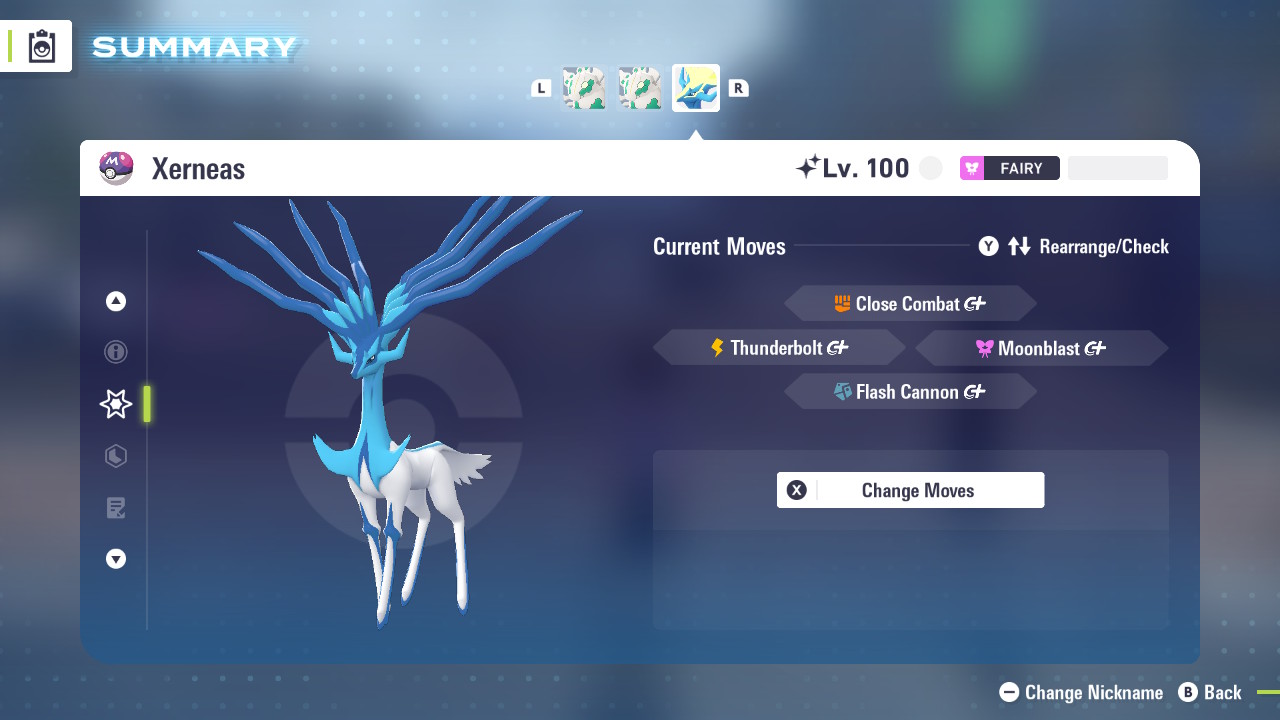
Task: Choose the Moonblast move
Action: (x=1041, y=348)
